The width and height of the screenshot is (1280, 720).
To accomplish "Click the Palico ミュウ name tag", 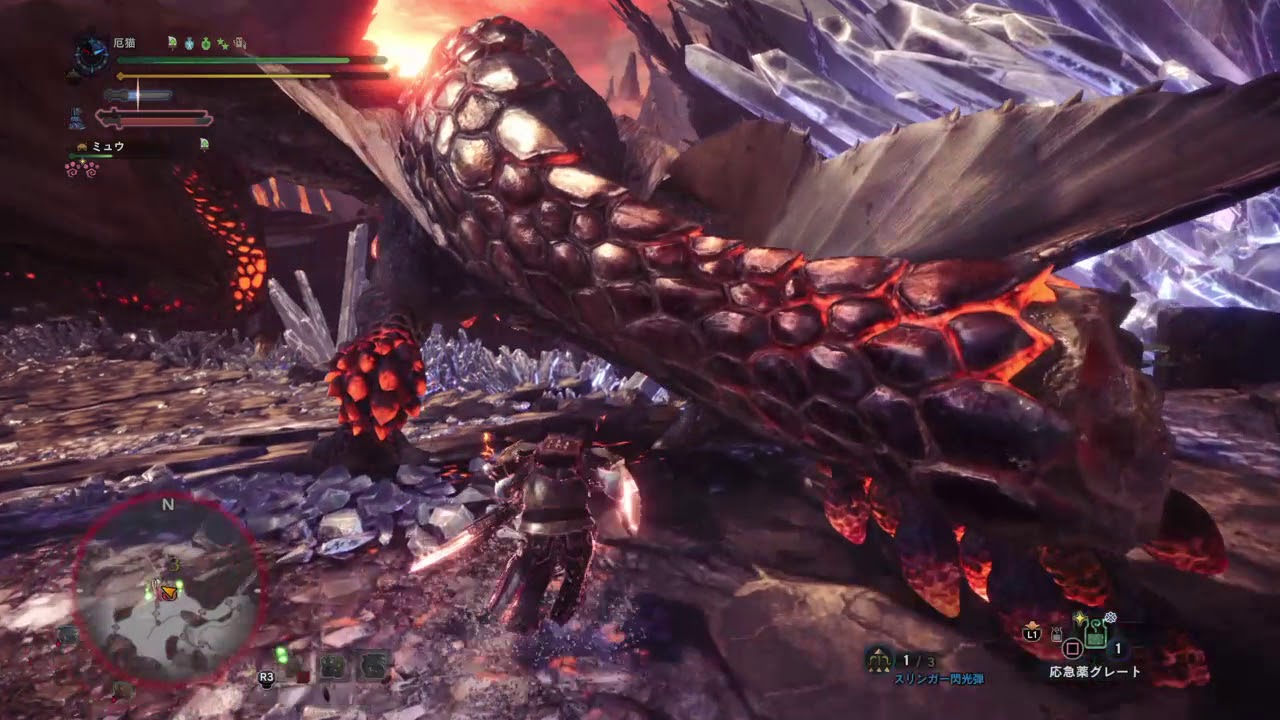I will pos(107,145).
